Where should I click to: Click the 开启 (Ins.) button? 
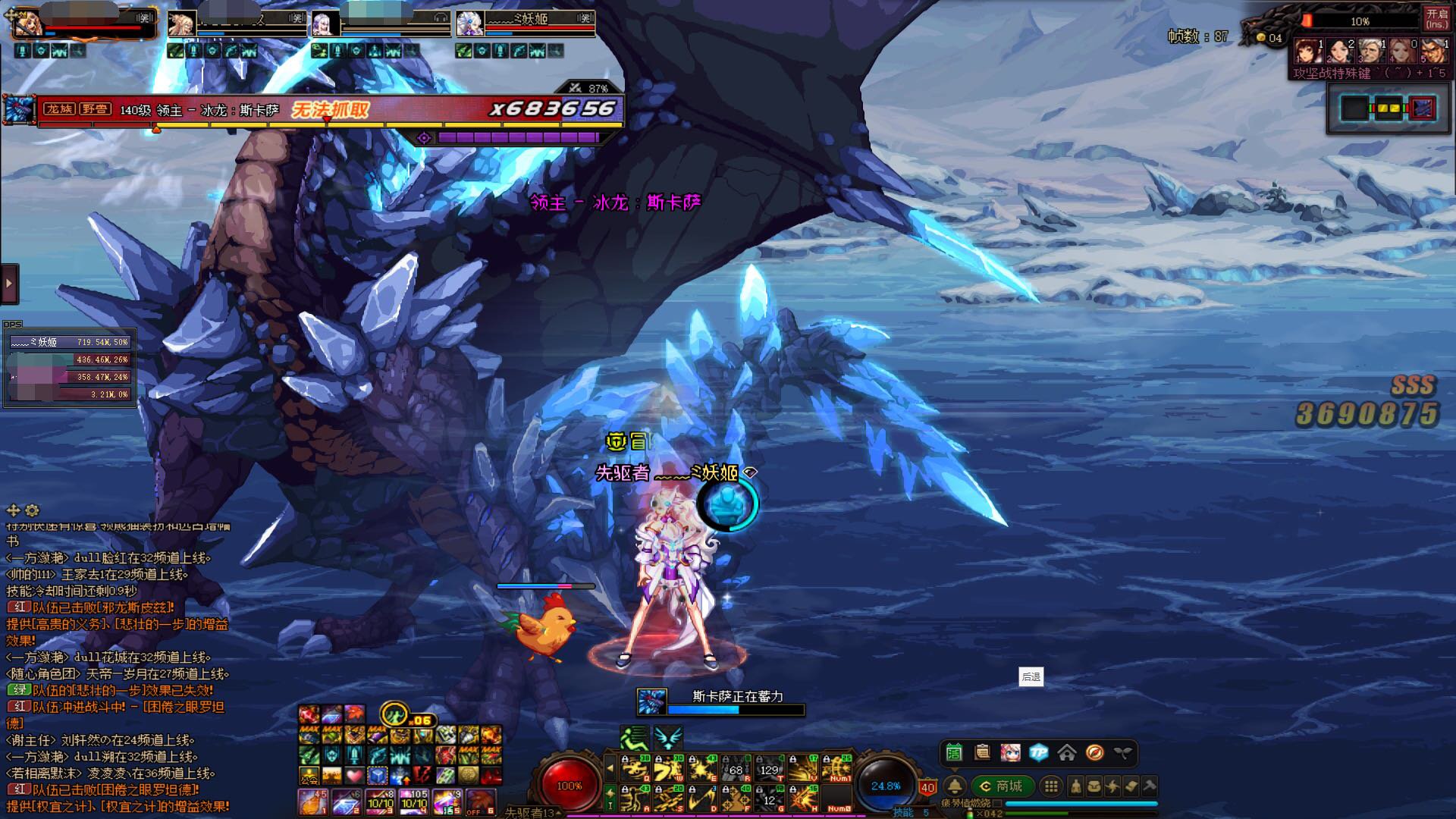click(1436, 18)
